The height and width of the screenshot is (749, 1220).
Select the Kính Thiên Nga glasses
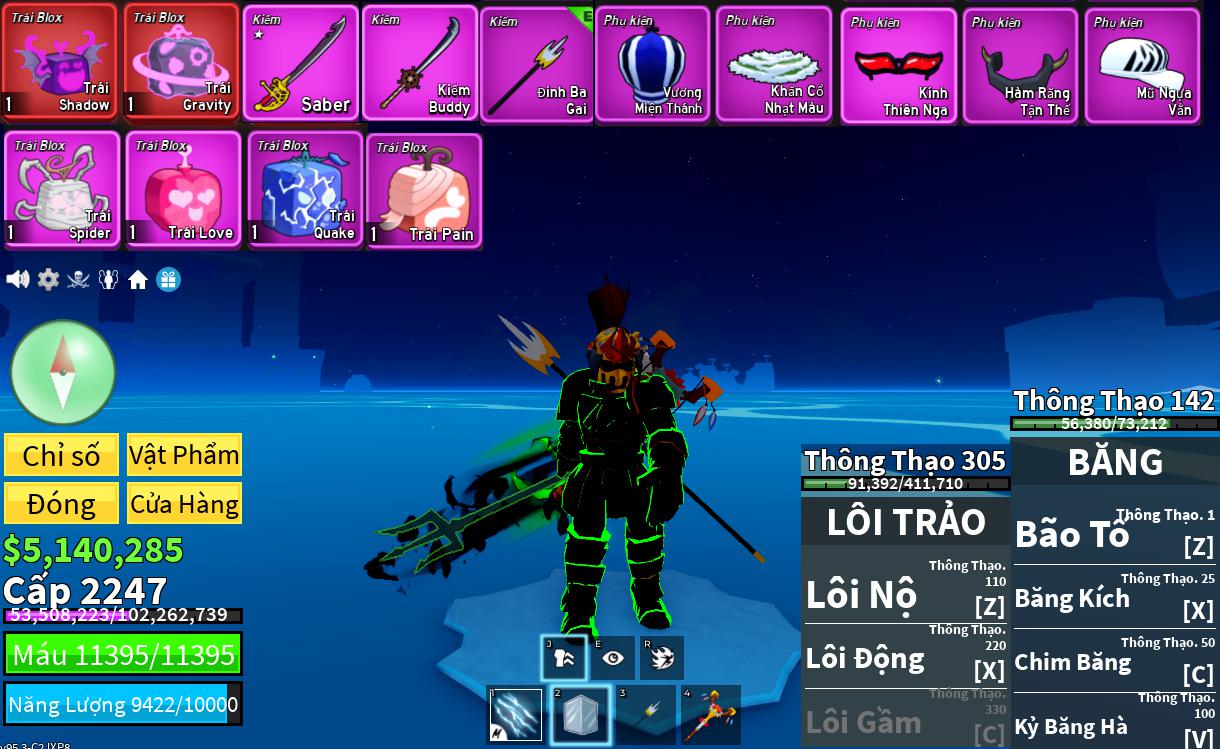pos(898,66)
